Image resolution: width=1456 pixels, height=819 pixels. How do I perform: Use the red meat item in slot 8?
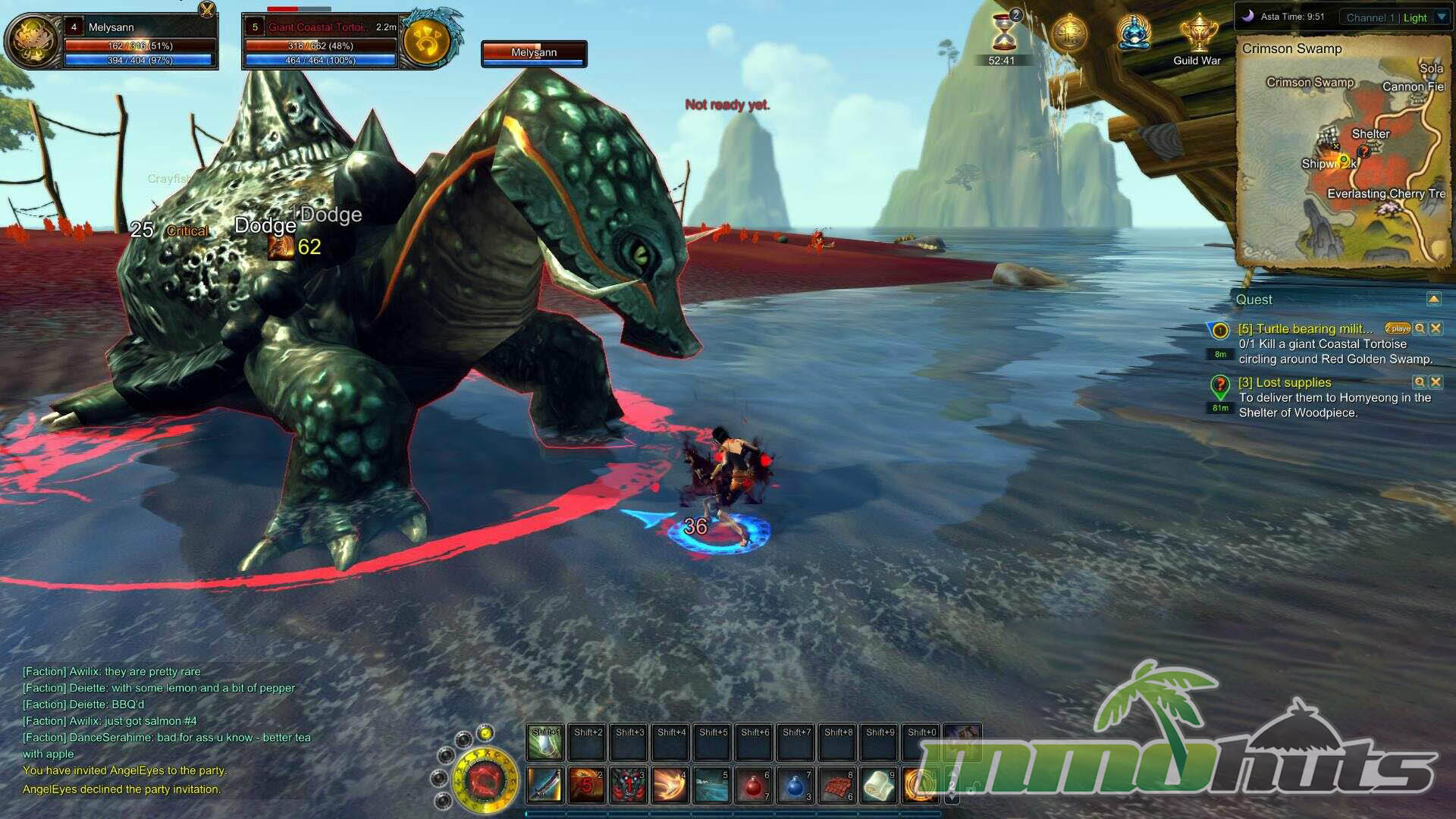point(836,785)
